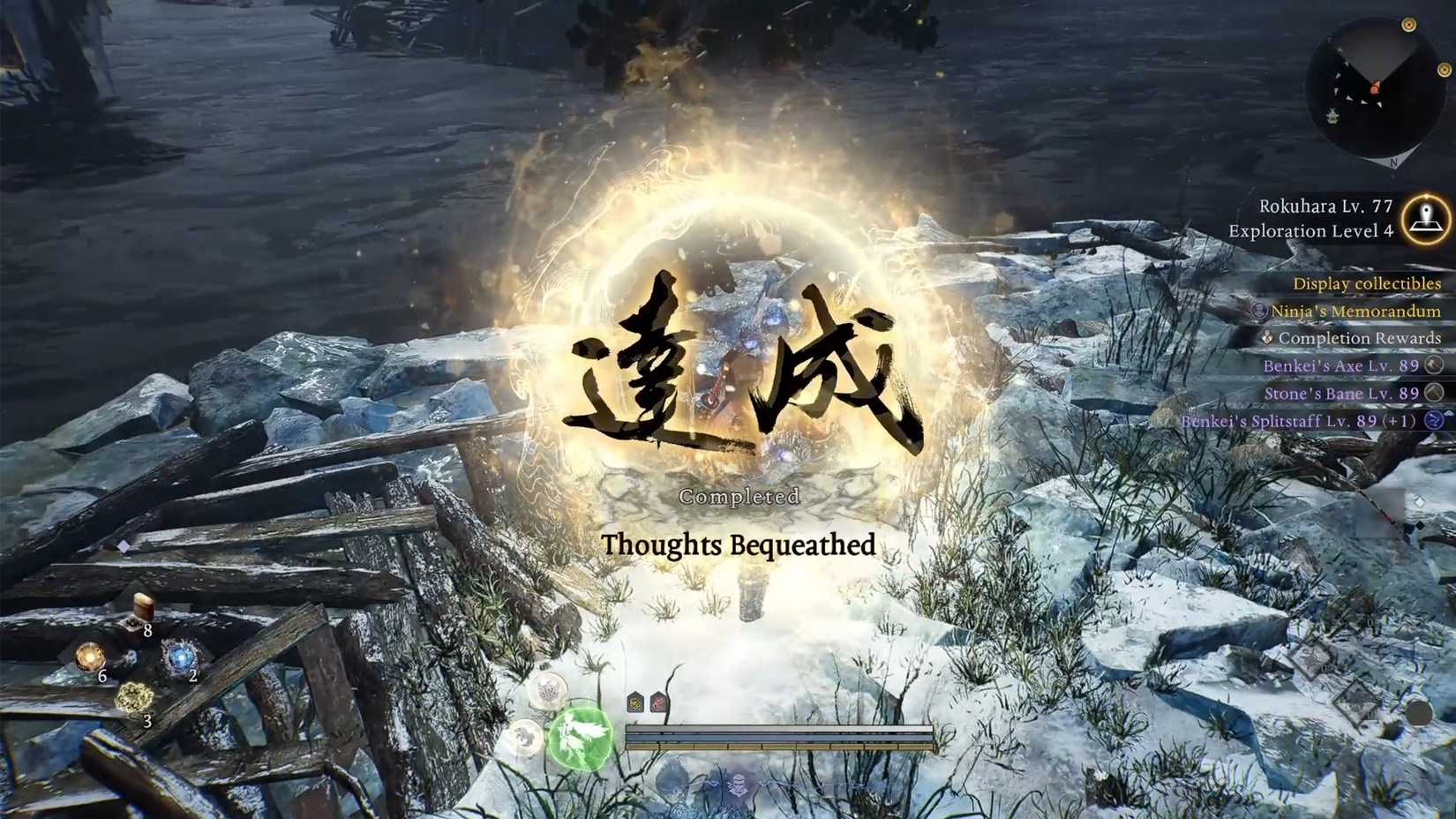Click the green falcon ability icon

coord(580,739)
